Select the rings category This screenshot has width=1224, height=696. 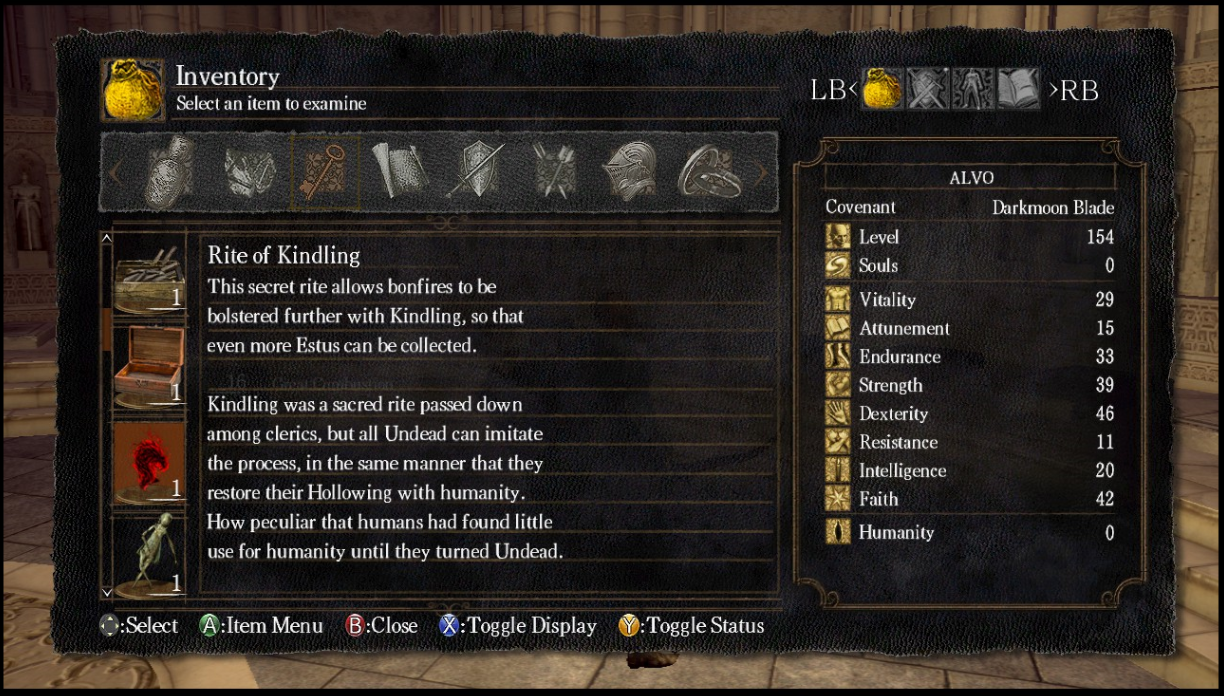point(708,172)
